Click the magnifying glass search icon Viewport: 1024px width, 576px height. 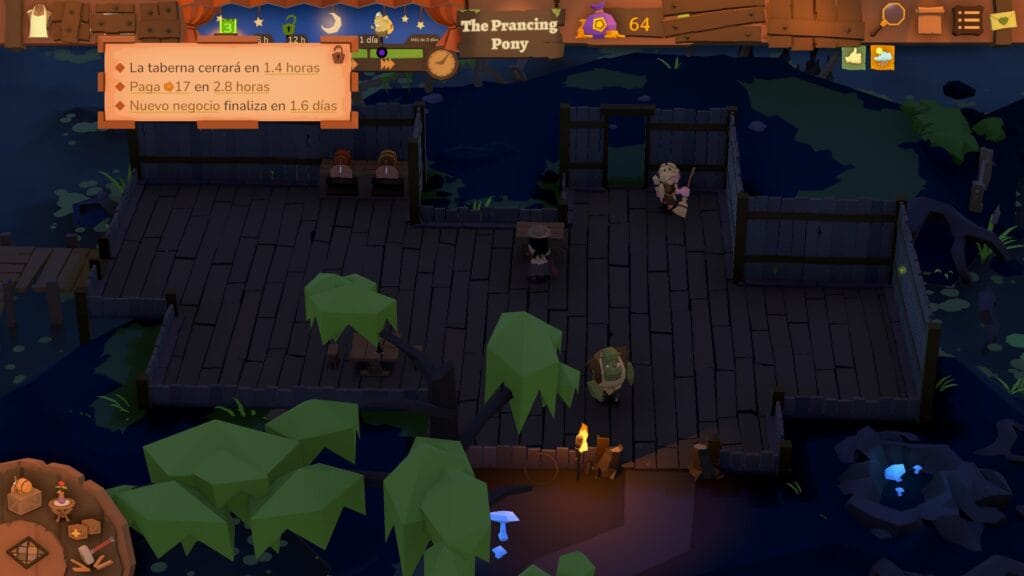click(x=891, y=16)
